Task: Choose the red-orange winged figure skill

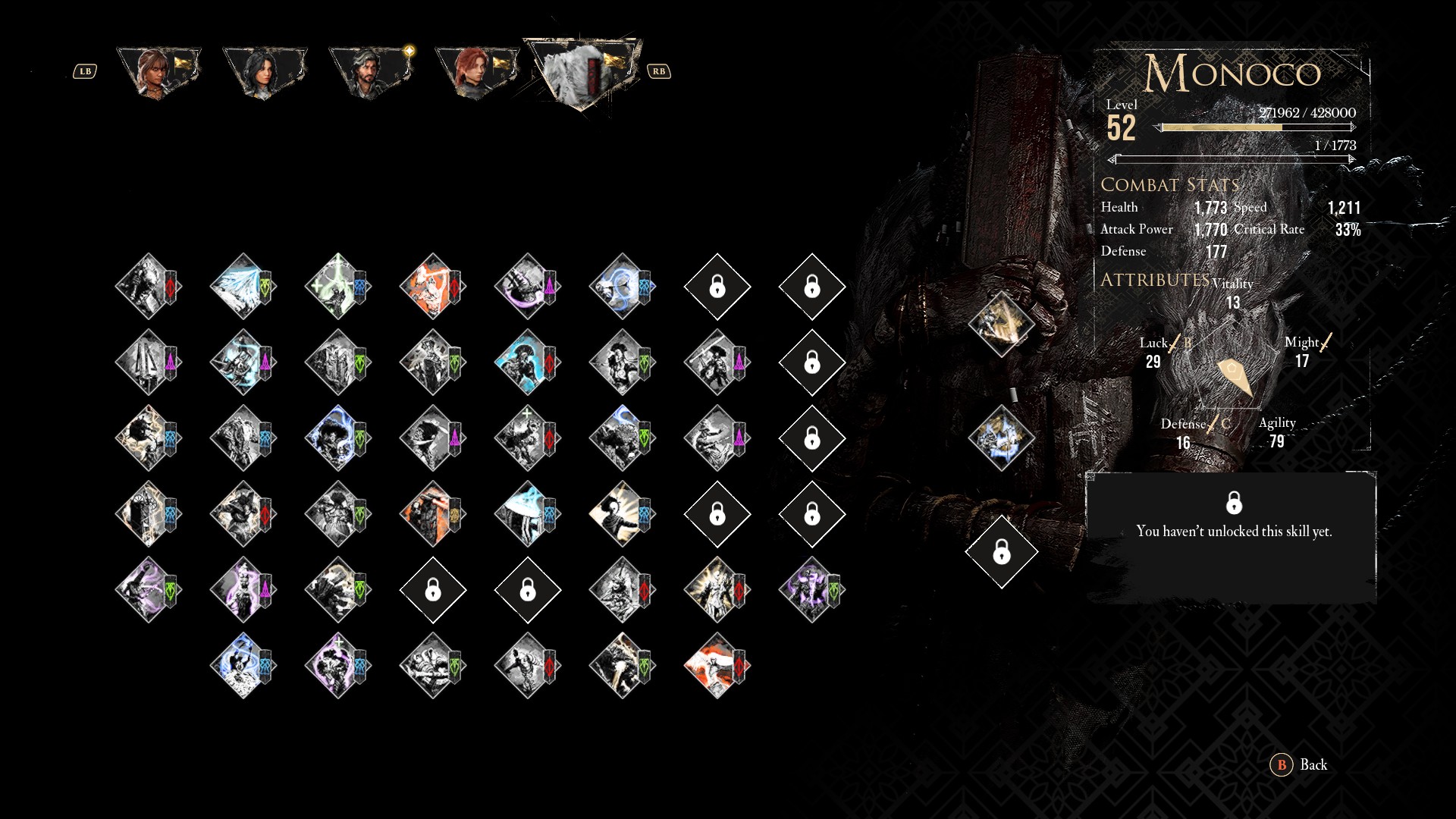Action: tap(717, 666)
